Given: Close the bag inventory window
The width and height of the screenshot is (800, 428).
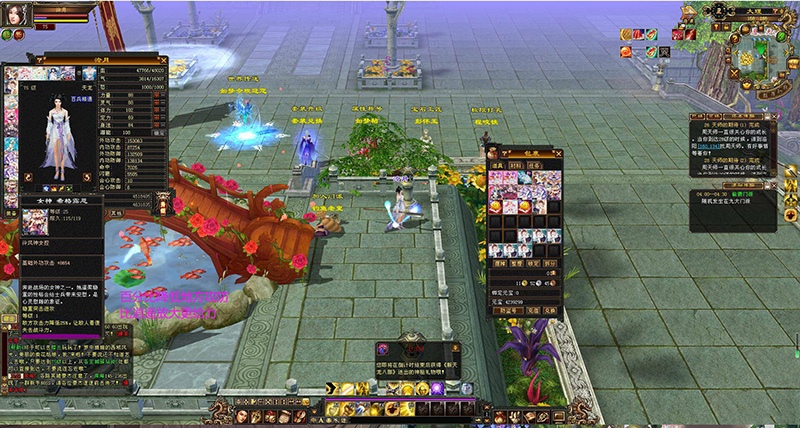Looking at the screenshot, I should point(559,152).
